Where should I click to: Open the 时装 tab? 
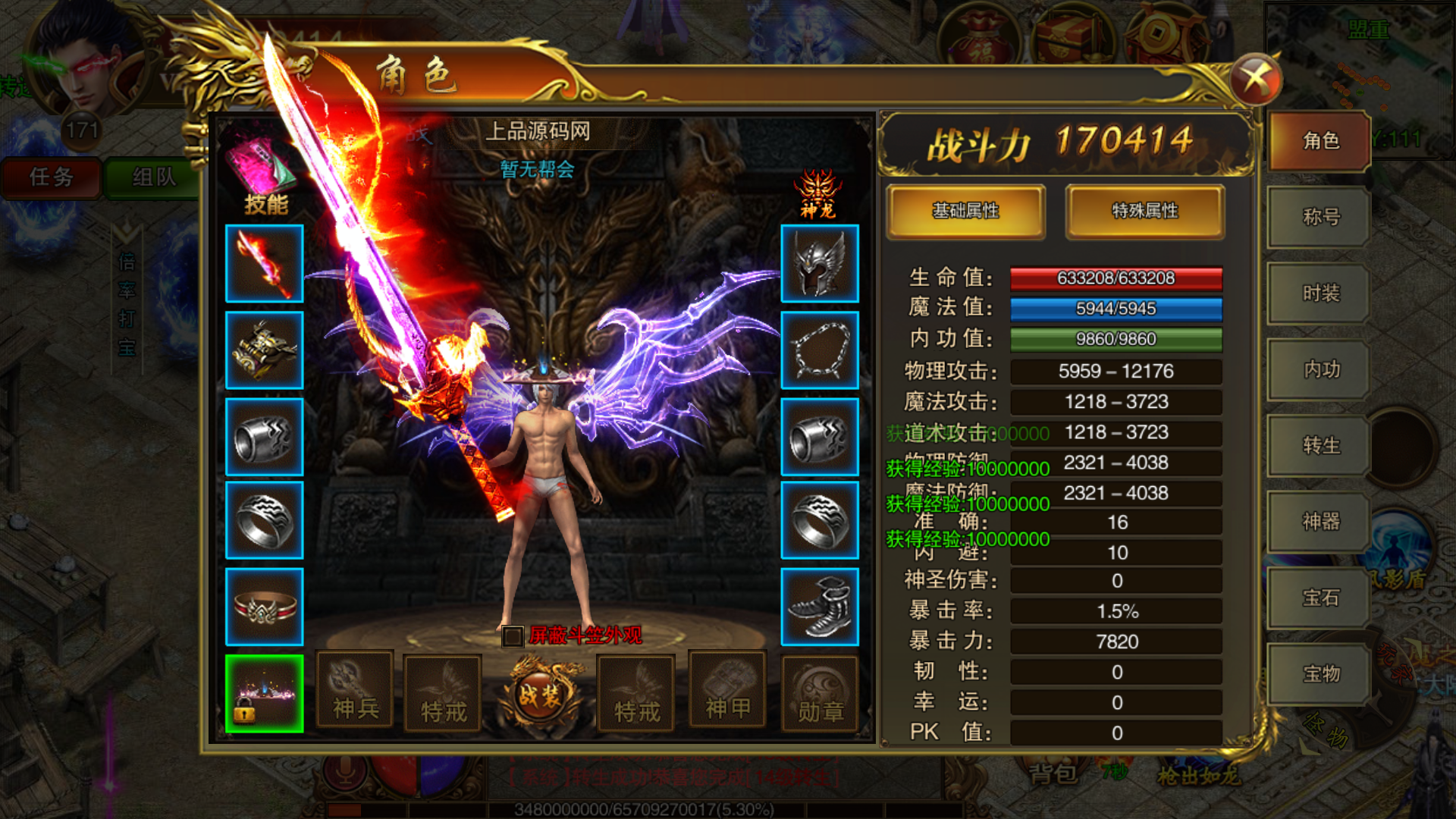[x=1320, y=293]
